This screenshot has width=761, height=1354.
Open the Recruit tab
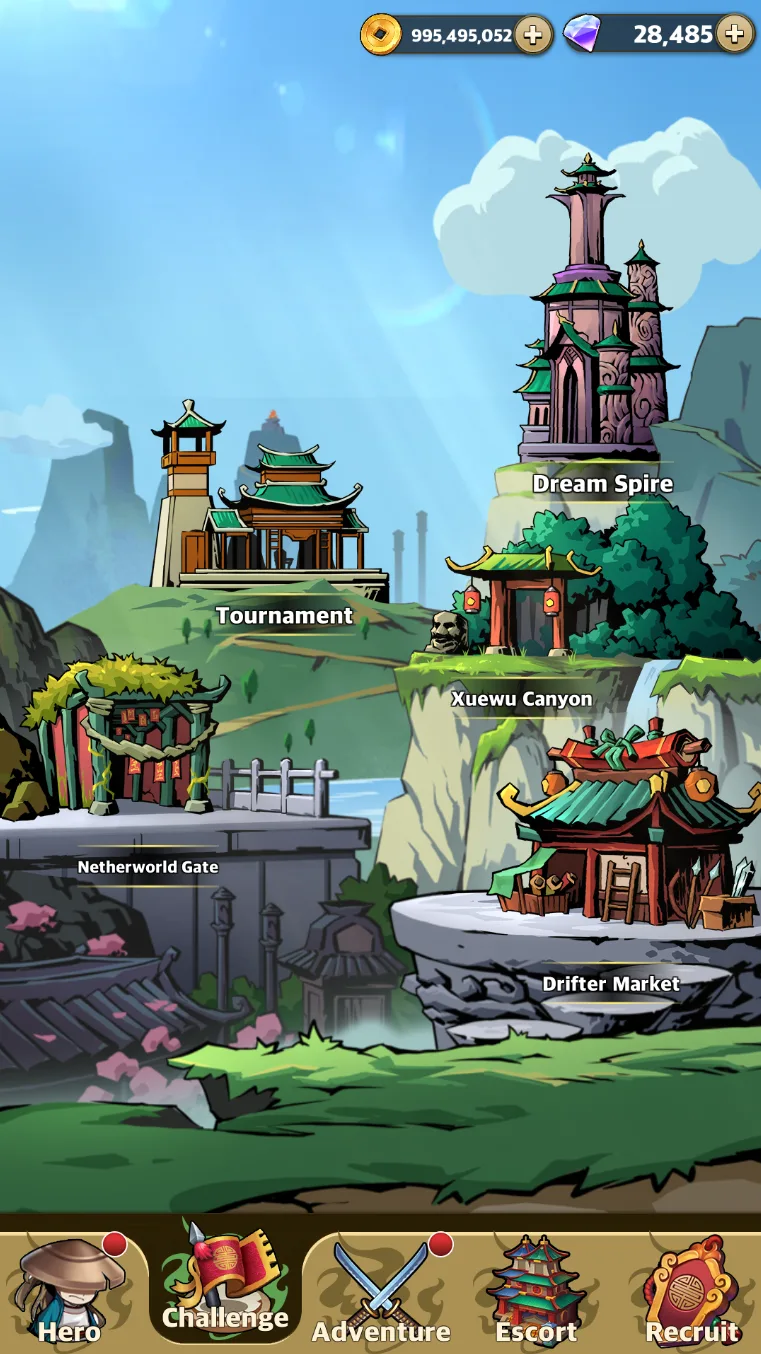coord(691,1292)
